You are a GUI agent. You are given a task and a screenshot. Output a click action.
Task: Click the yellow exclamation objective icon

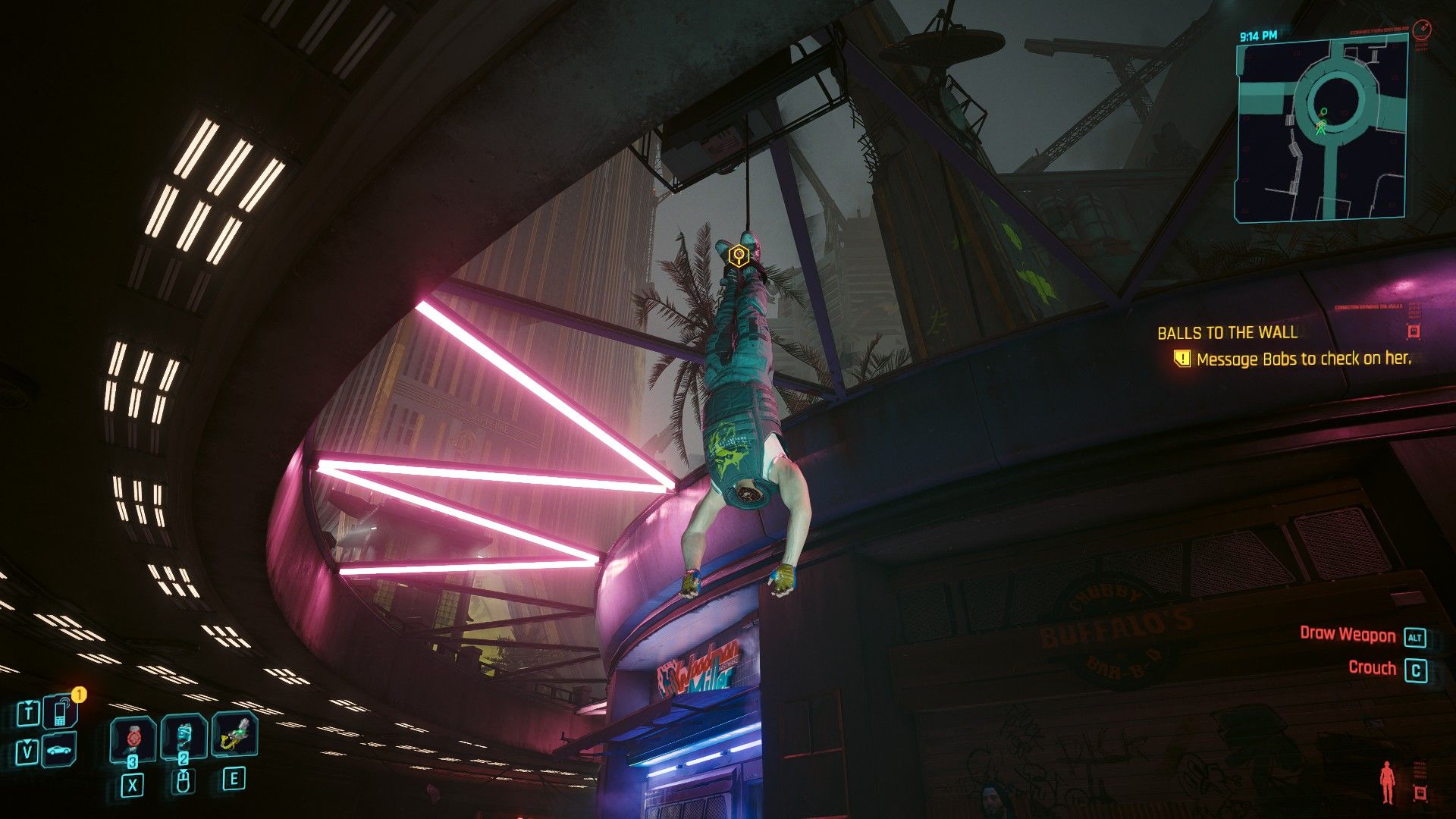[1182, 357]
